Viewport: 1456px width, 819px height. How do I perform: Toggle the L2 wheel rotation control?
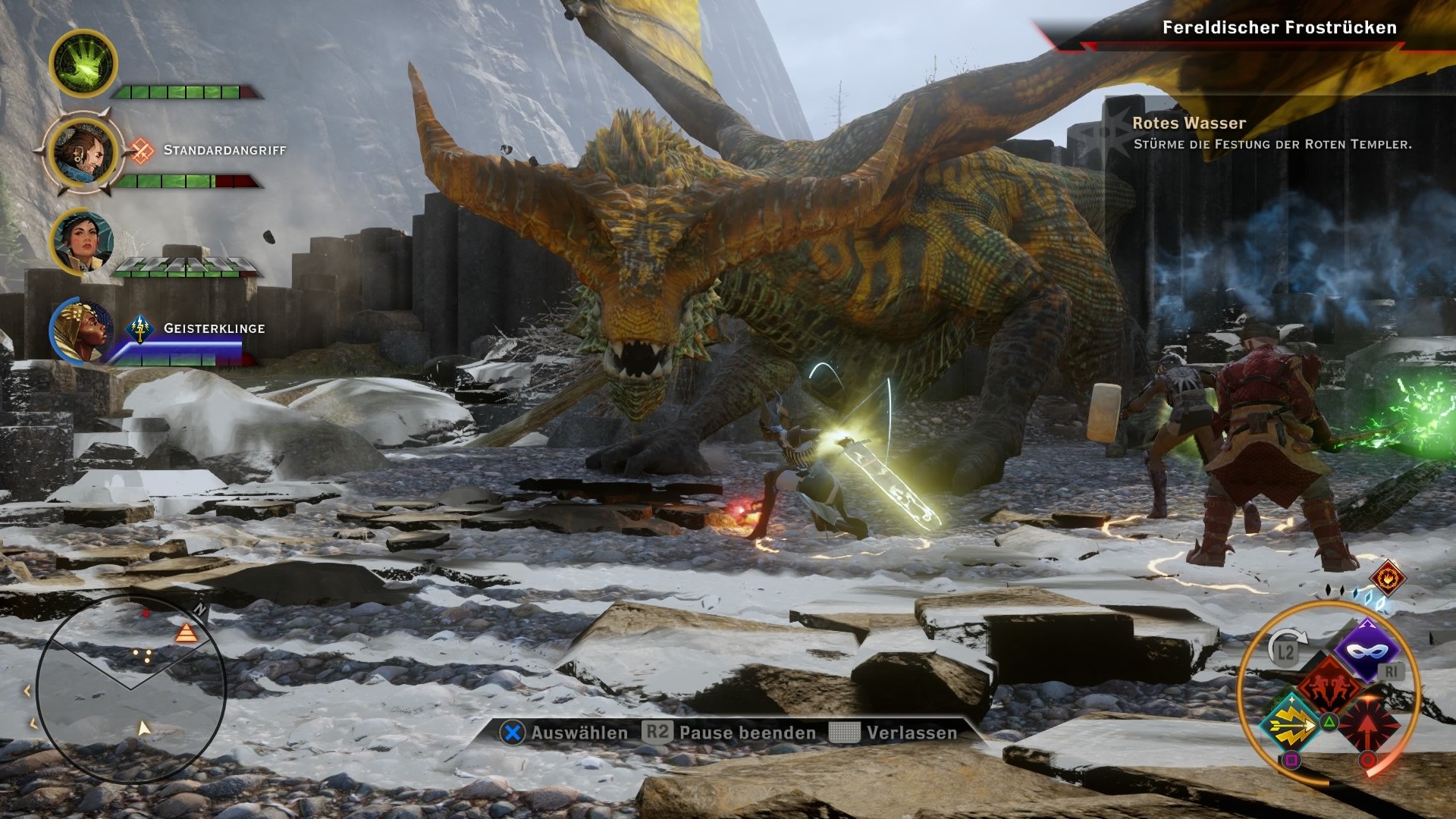(x=1283, y=650)
